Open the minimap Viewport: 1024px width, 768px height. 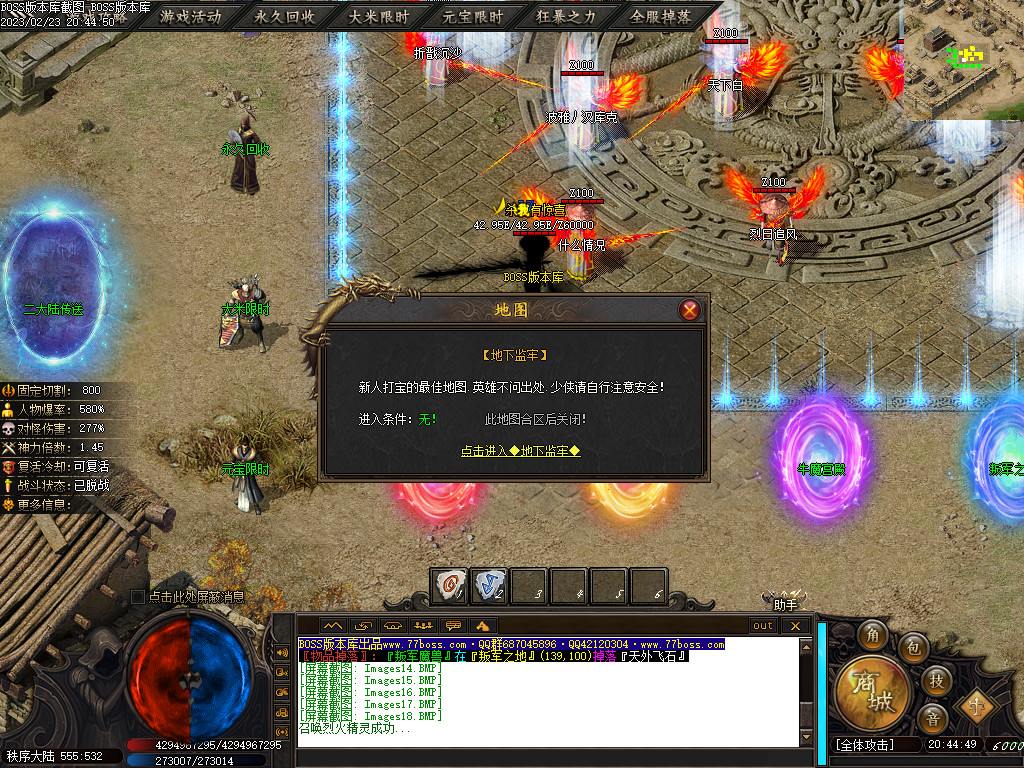coord(963,60)
